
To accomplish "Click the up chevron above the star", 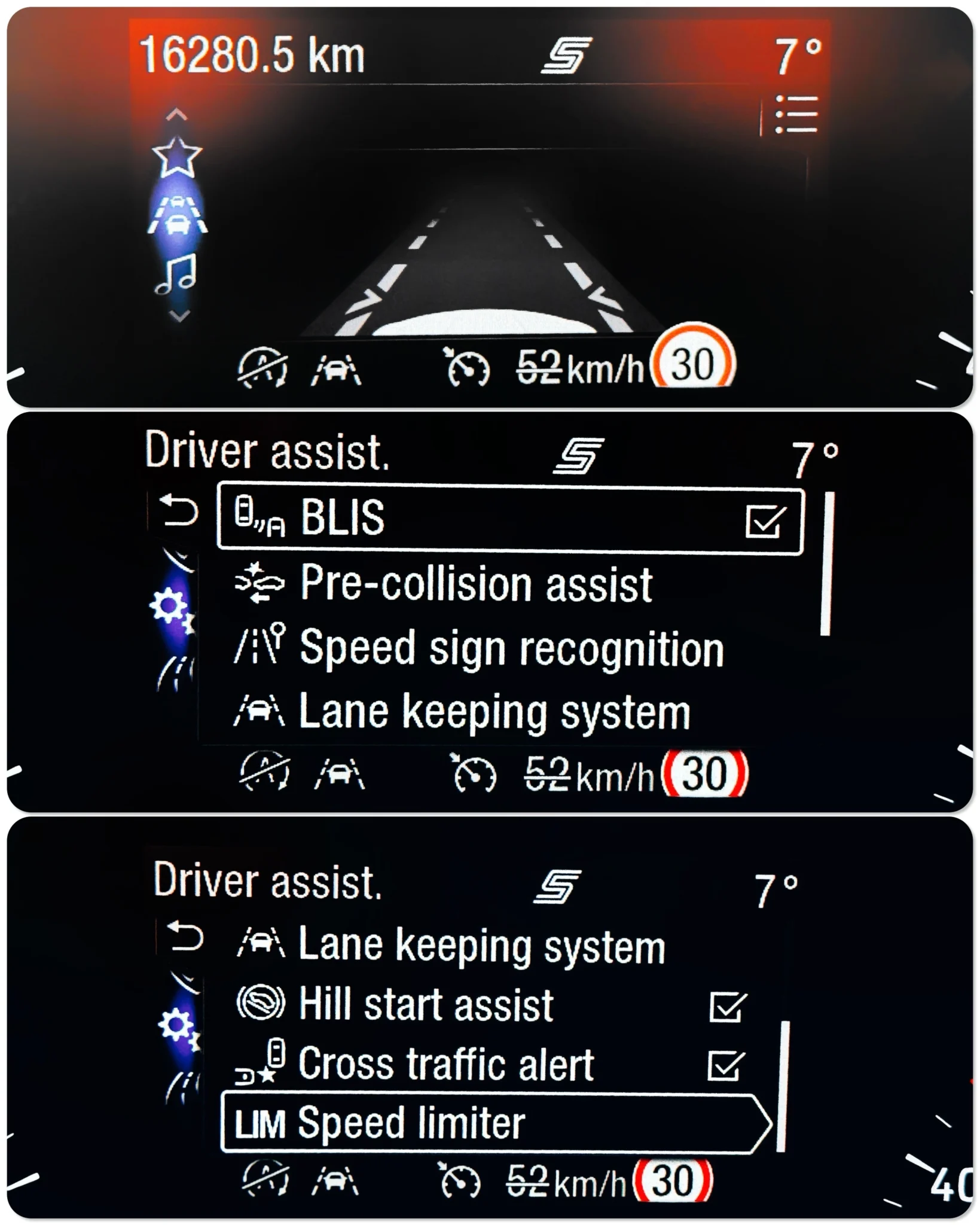I will 176,114.
